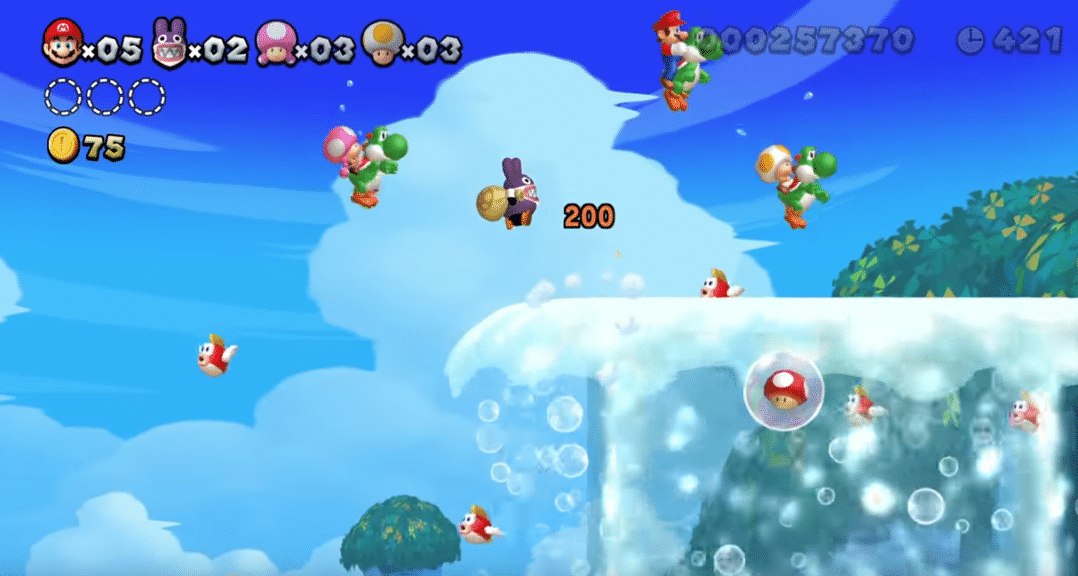The image size is (1078, 576).
Task: Pick the yellow Toad lives icon
Action: coord(381,43)
